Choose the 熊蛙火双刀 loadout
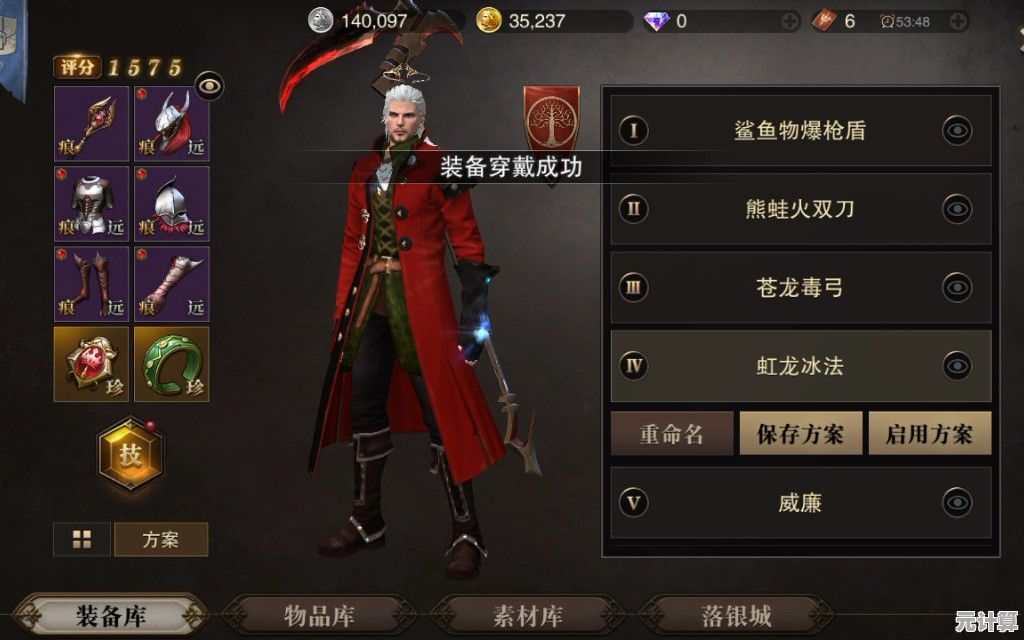 click(x=799, y=209)
